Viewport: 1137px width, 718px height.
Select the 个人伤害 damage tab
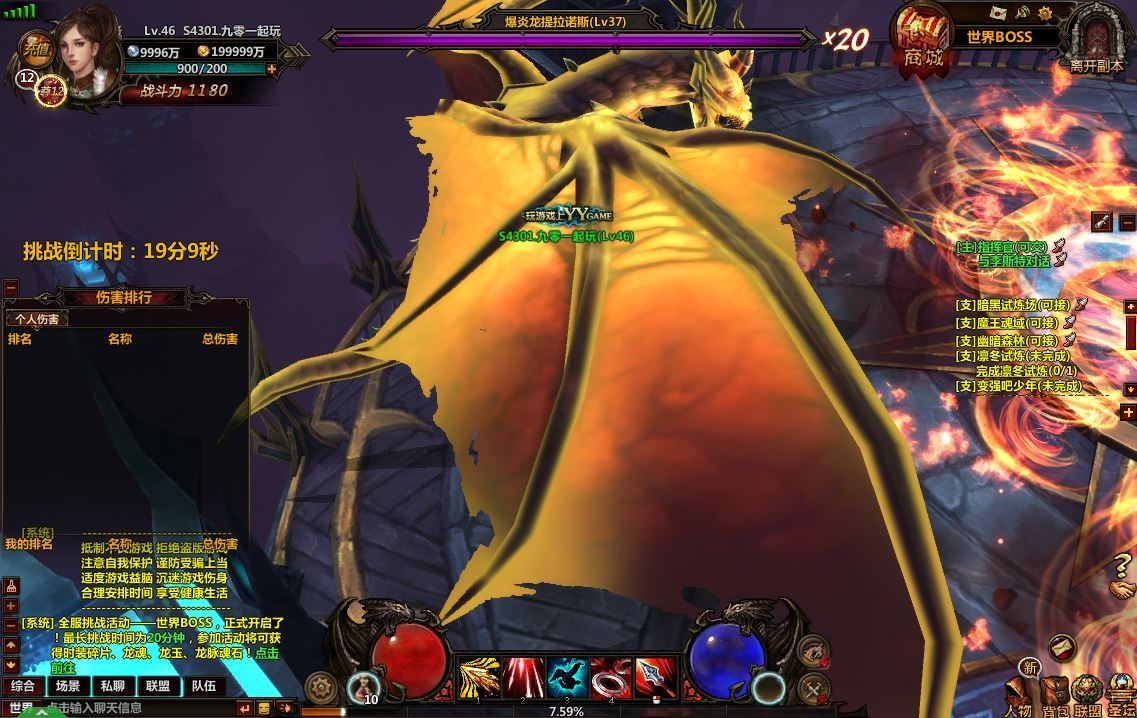click(x=36, y=319)
